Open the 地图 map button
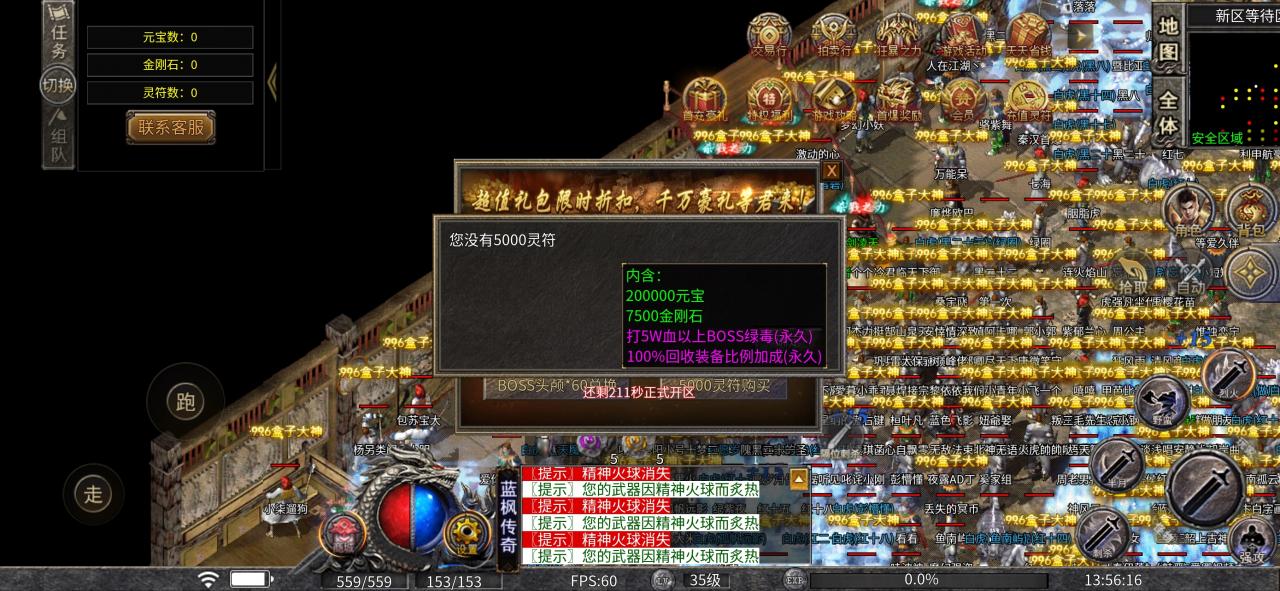 coord(1168,38)
